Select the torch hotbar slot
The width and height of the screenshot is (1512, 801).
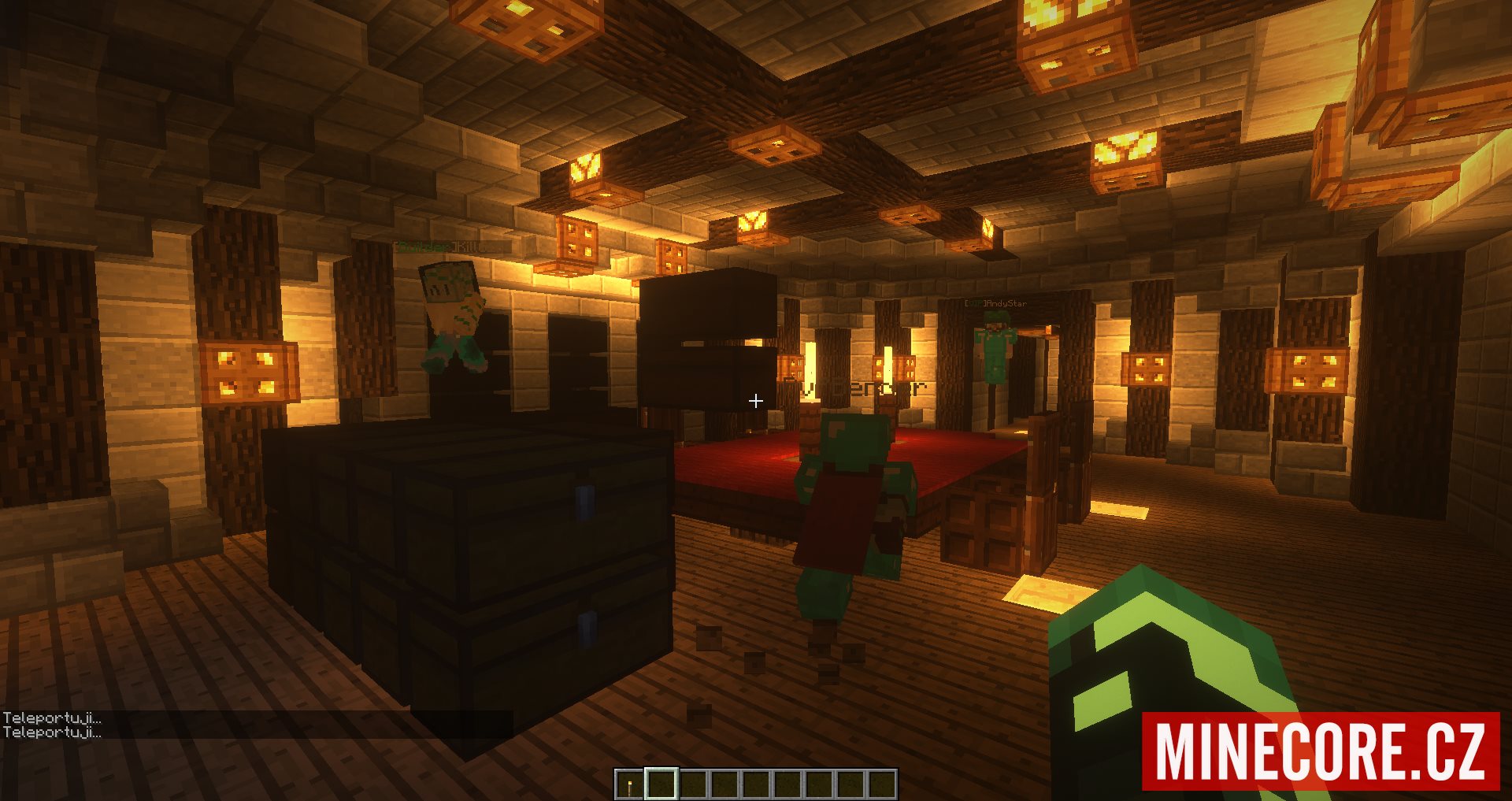(630, 784)
